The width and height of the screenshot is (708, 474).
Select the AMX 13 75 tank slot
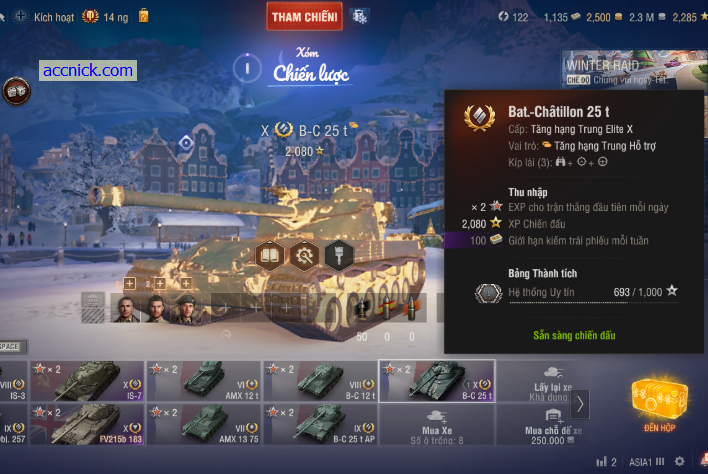[x=204, y=424]
